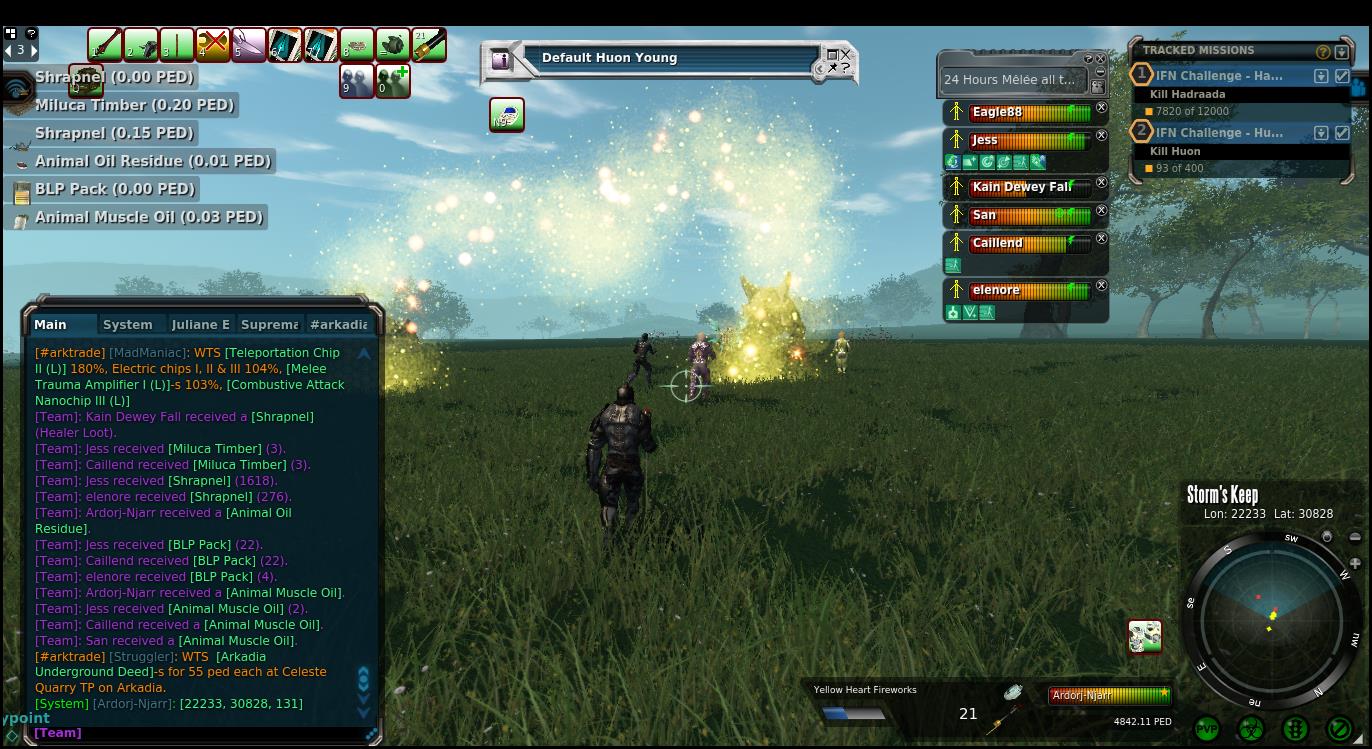Zoom out the radar with minus button
Image resolution: width=1372 pixels, height=749 pixels.
point(1355,537)
